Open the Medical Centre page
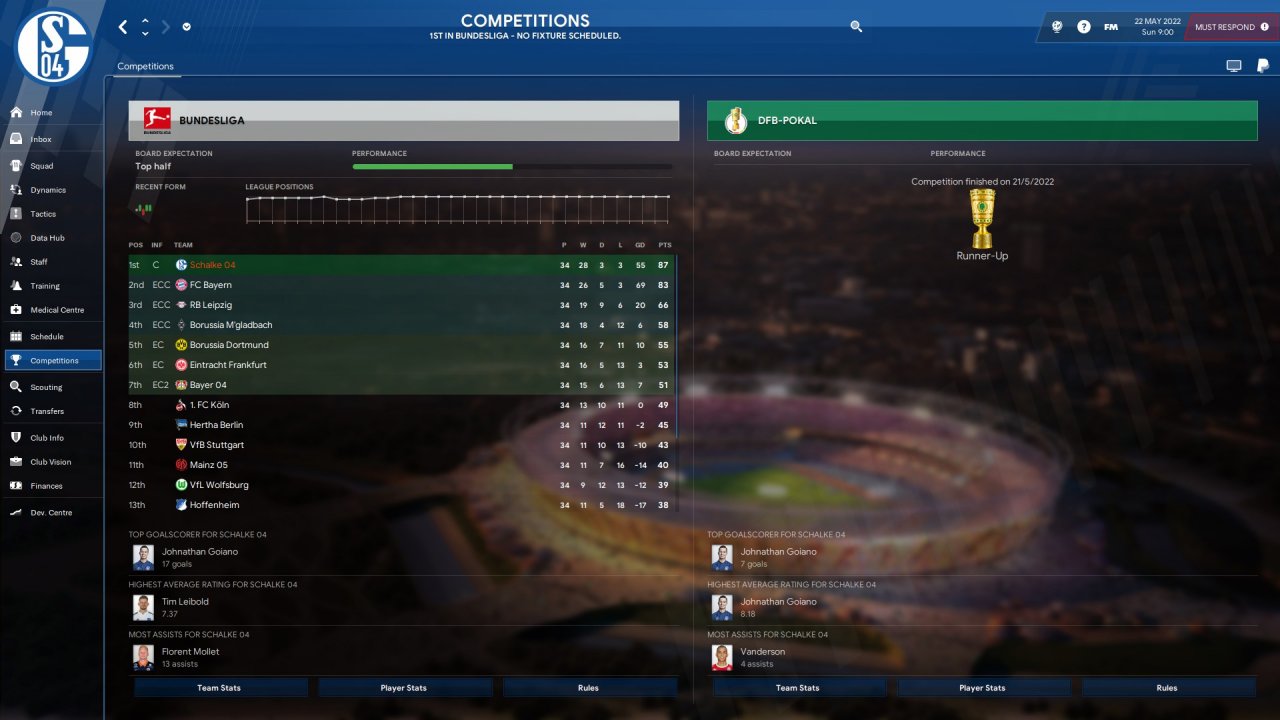 point(56,310)
